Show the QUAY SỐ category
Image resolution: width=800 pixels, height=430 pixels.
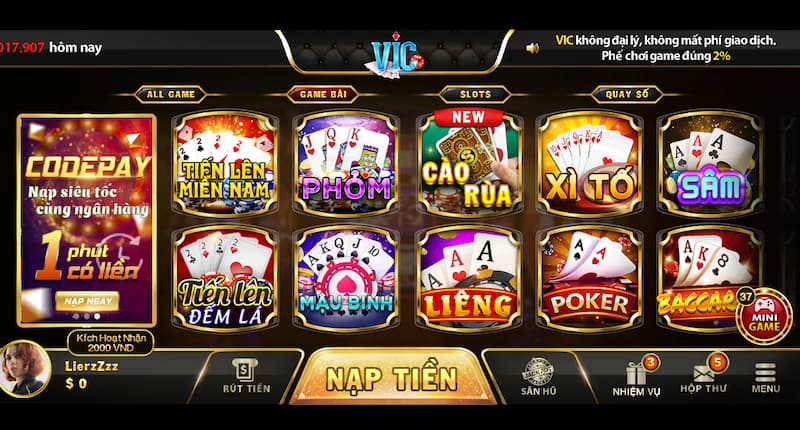tap(627, 95)
